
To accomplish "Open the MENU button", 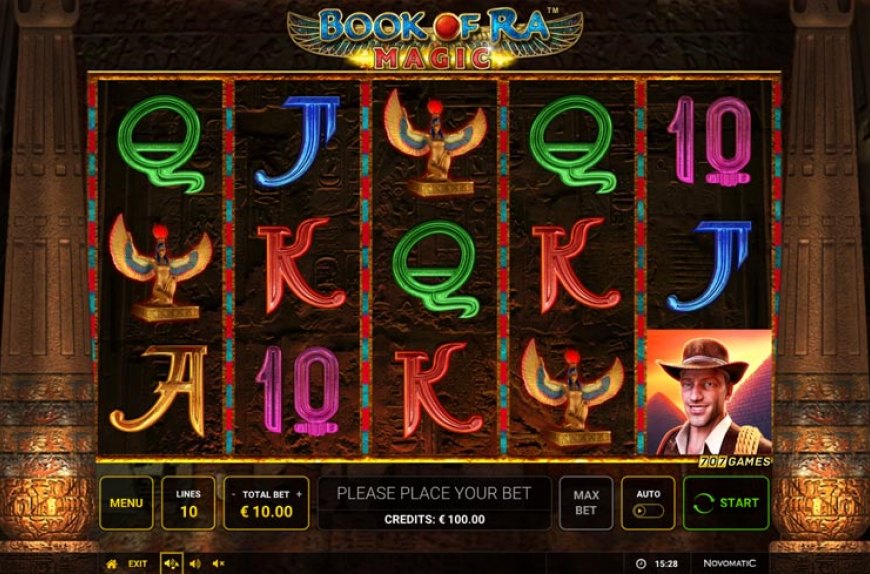I will [126, 503].
